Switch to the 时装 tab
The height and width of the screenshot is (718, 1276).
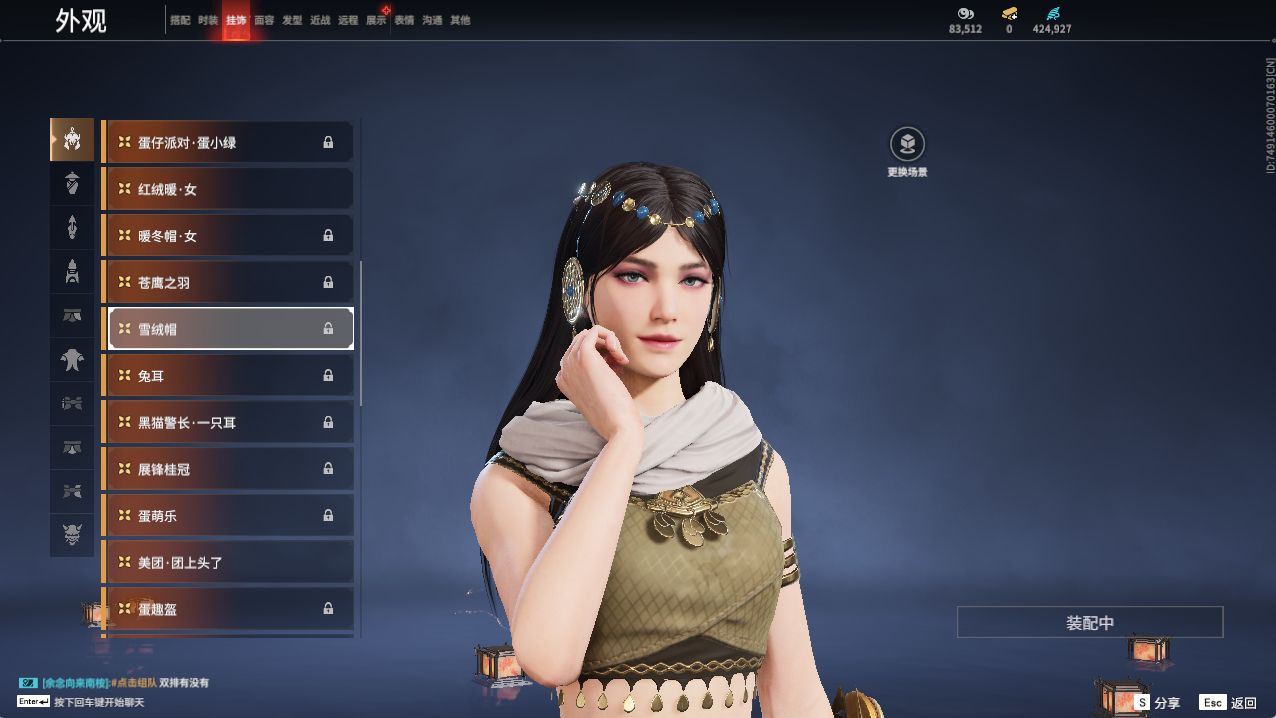(x=208, y=20)
